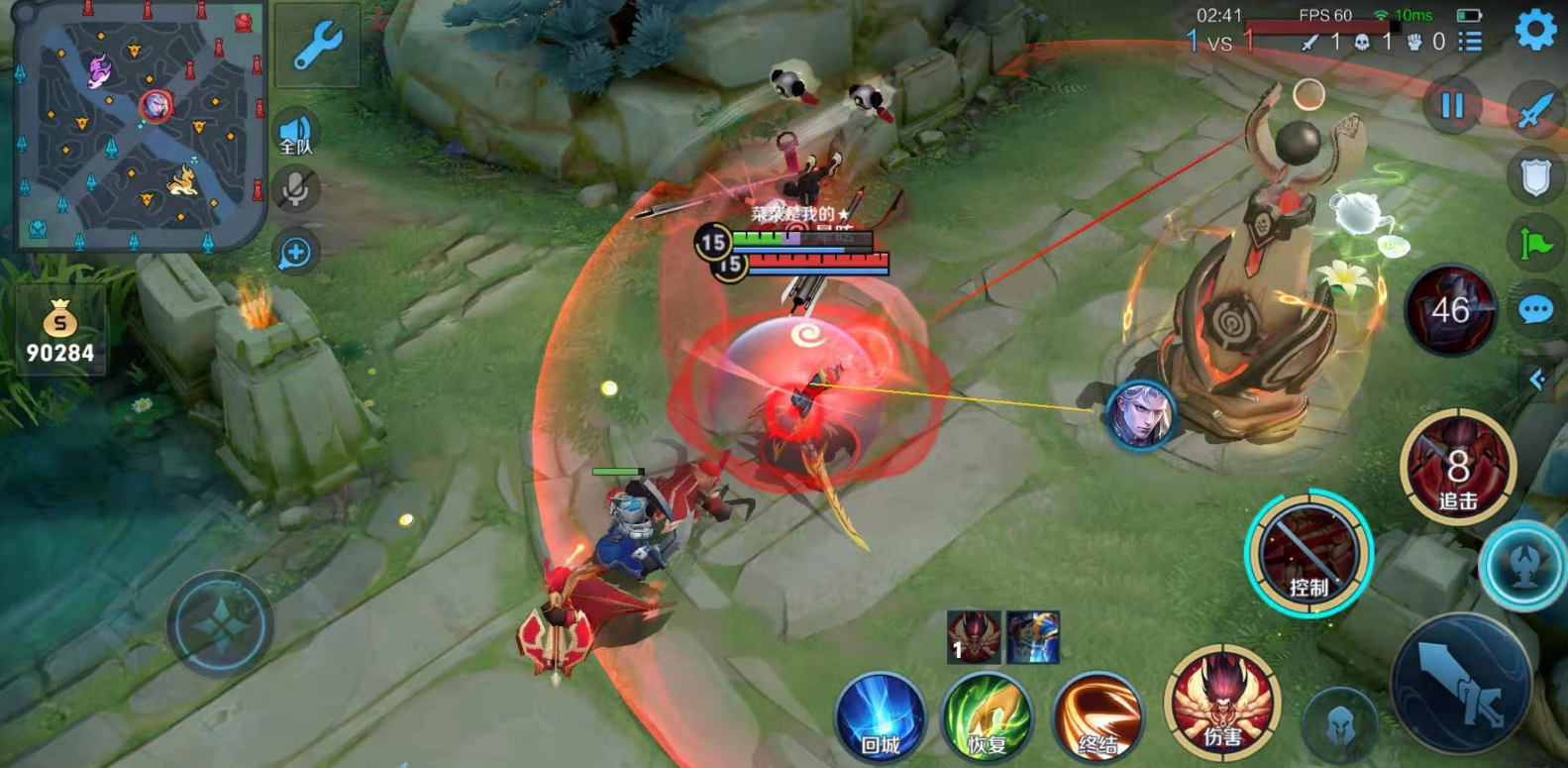Image resolution: width=1568 pixels, height=768 pixels.
Task: Open the scoreboard list icon
Action: pos(1471,42)
